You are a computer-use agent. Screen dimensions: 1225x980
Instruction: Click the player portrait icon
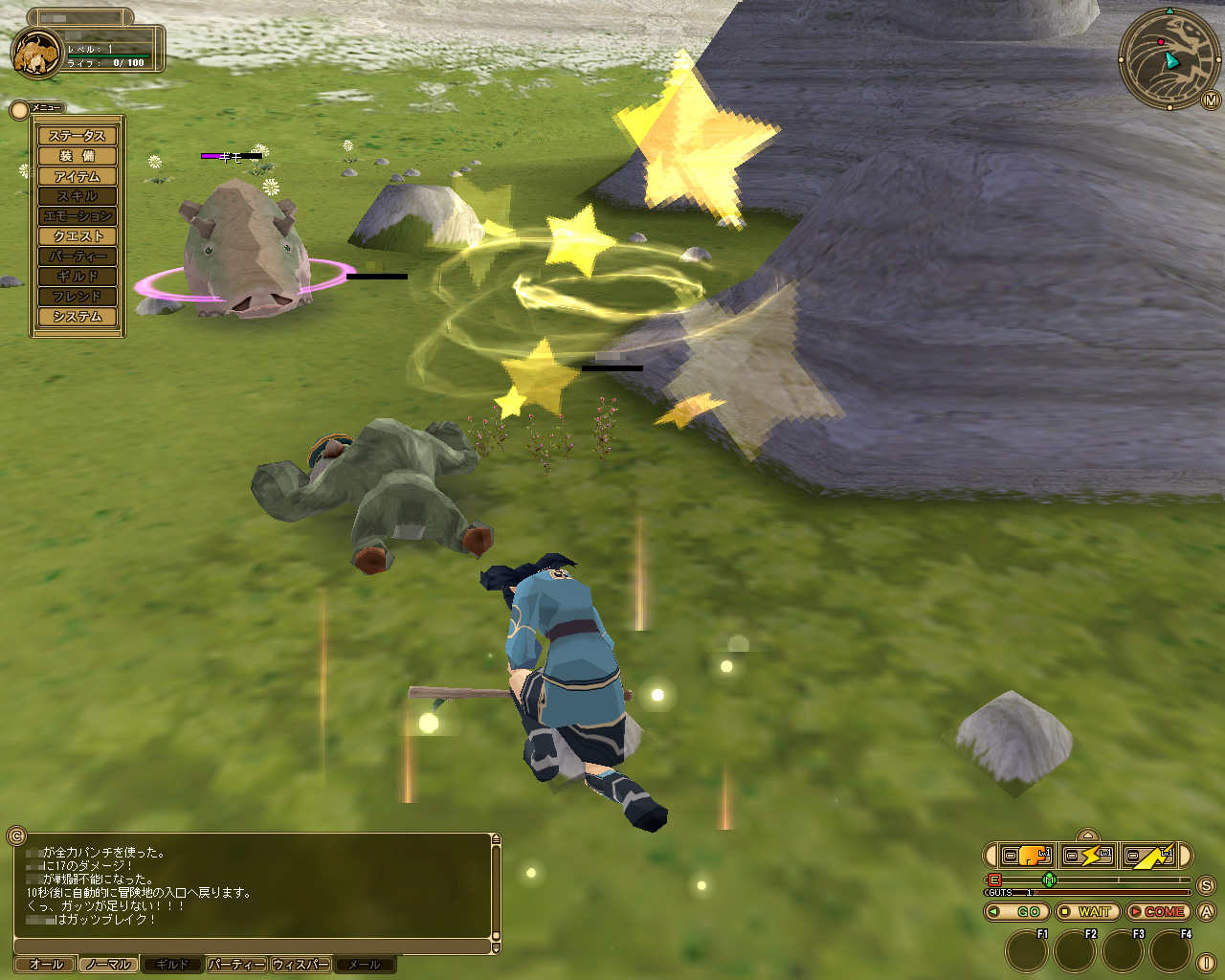coord(36,54)
